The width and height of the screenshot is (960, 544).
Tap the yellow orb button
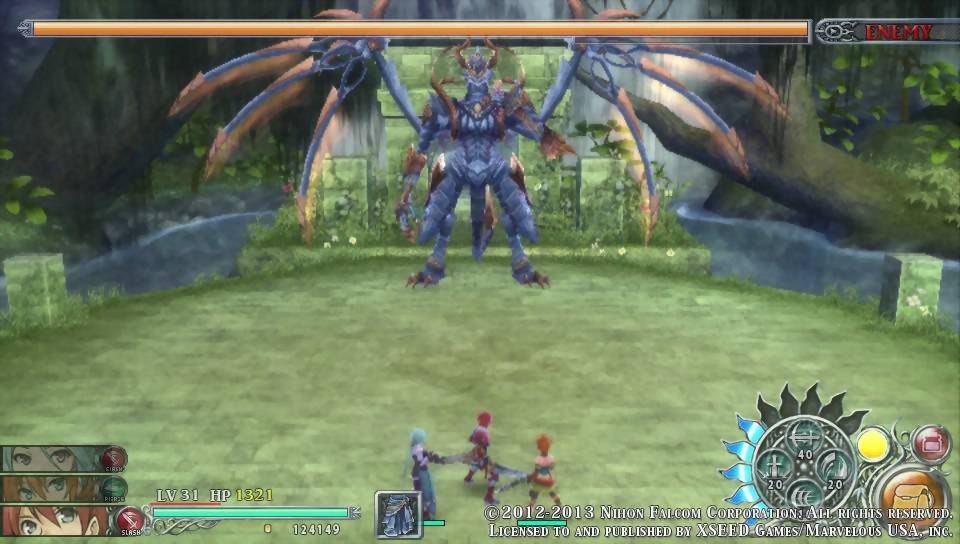pyautogui.click(x=873, y=443)
